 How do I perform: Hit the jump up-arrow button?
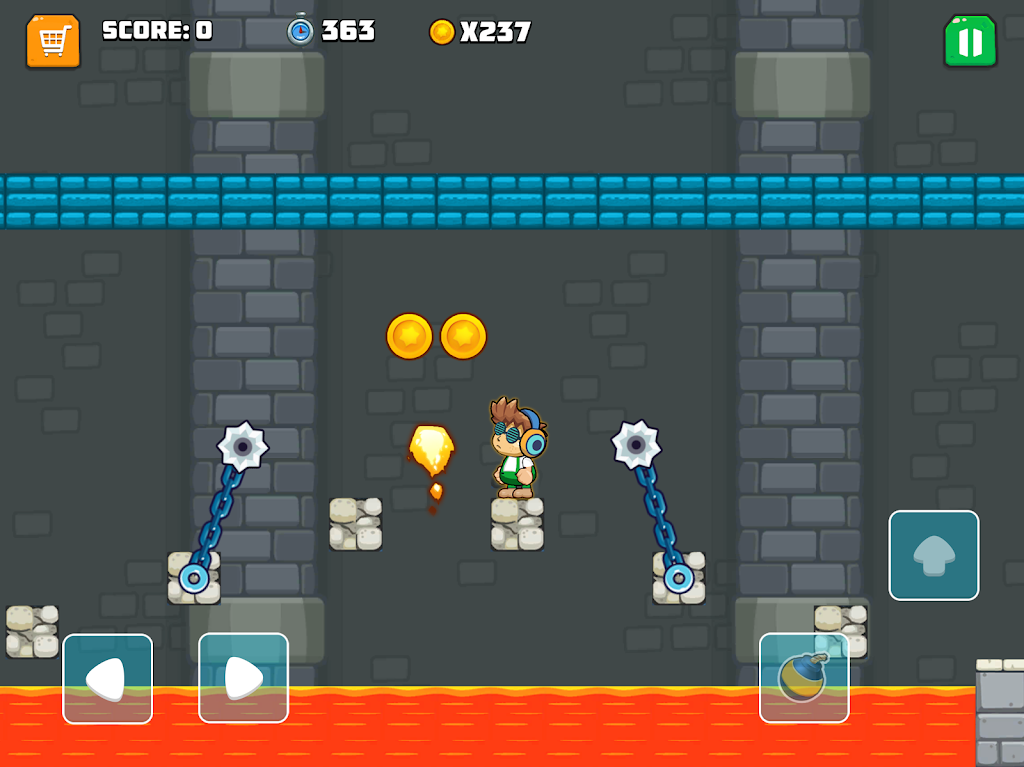tap(934, 555)
